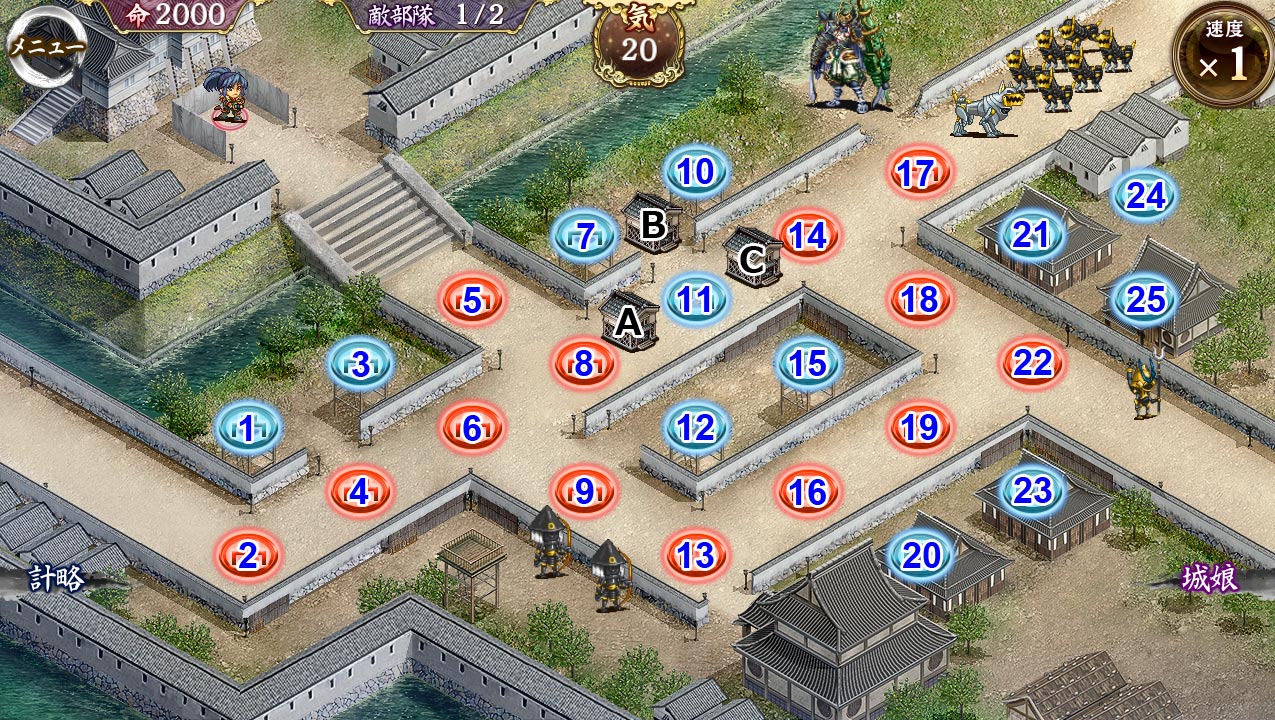The height and width of the screenshot is (720, 1275).
Task: Pick blue deployment tile 12
Action: tap(696, 429)
